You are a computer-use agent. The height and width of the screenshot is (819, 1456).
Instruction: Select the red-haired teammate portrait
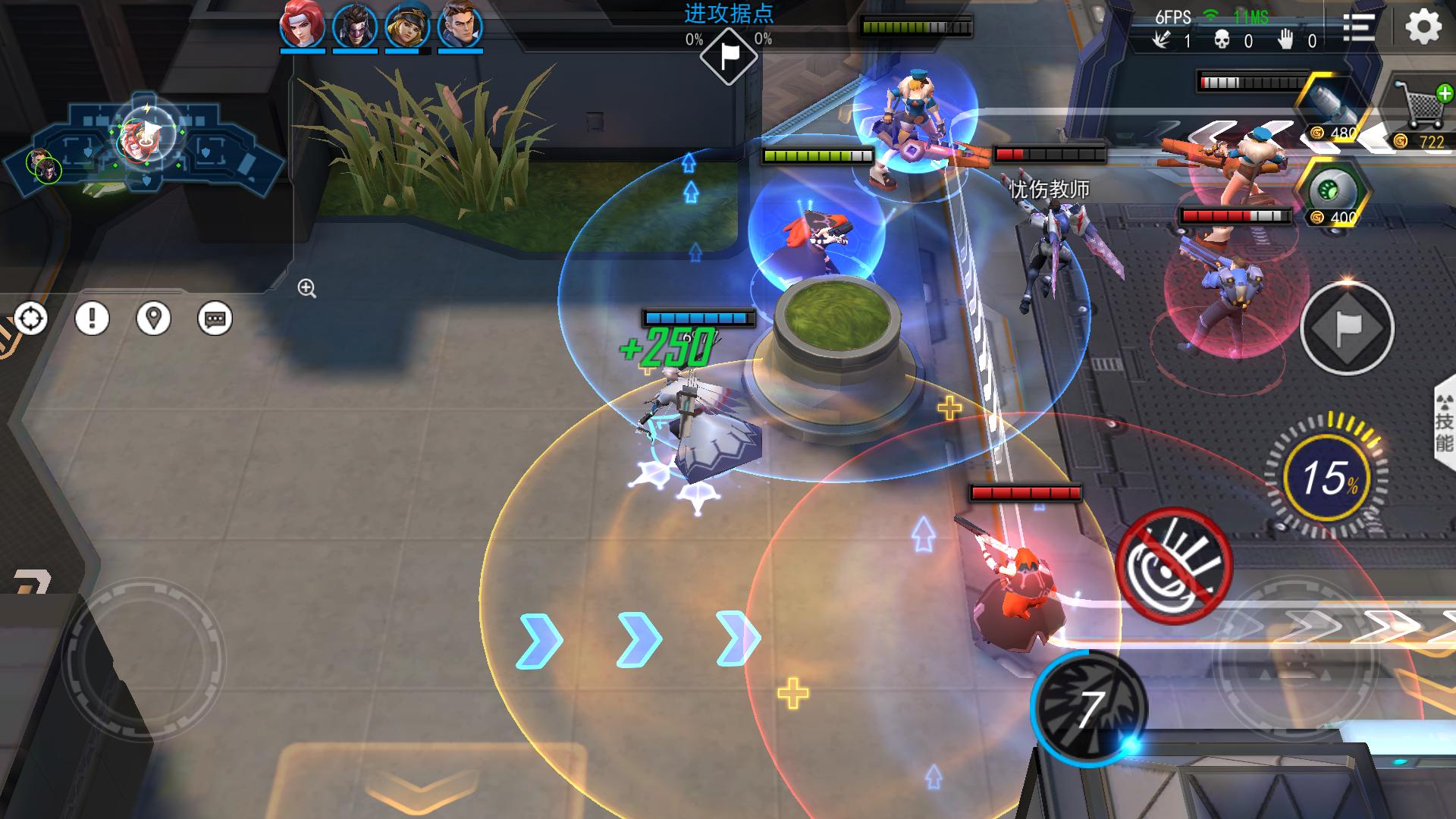(x=303, y=25)
